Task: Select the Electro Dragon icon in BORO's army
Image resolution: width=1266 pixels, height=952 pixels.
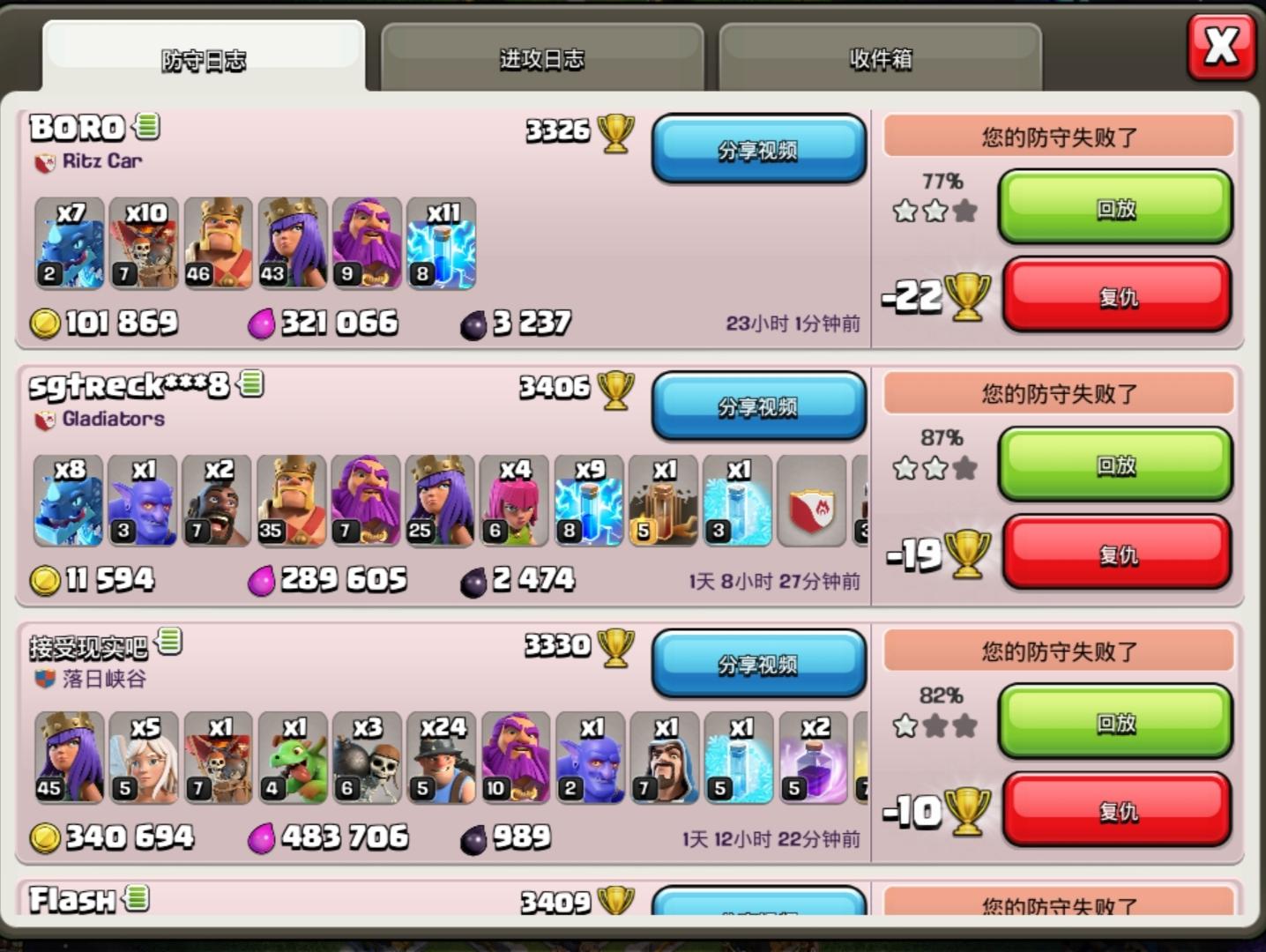Action: (x=69, y=244)
